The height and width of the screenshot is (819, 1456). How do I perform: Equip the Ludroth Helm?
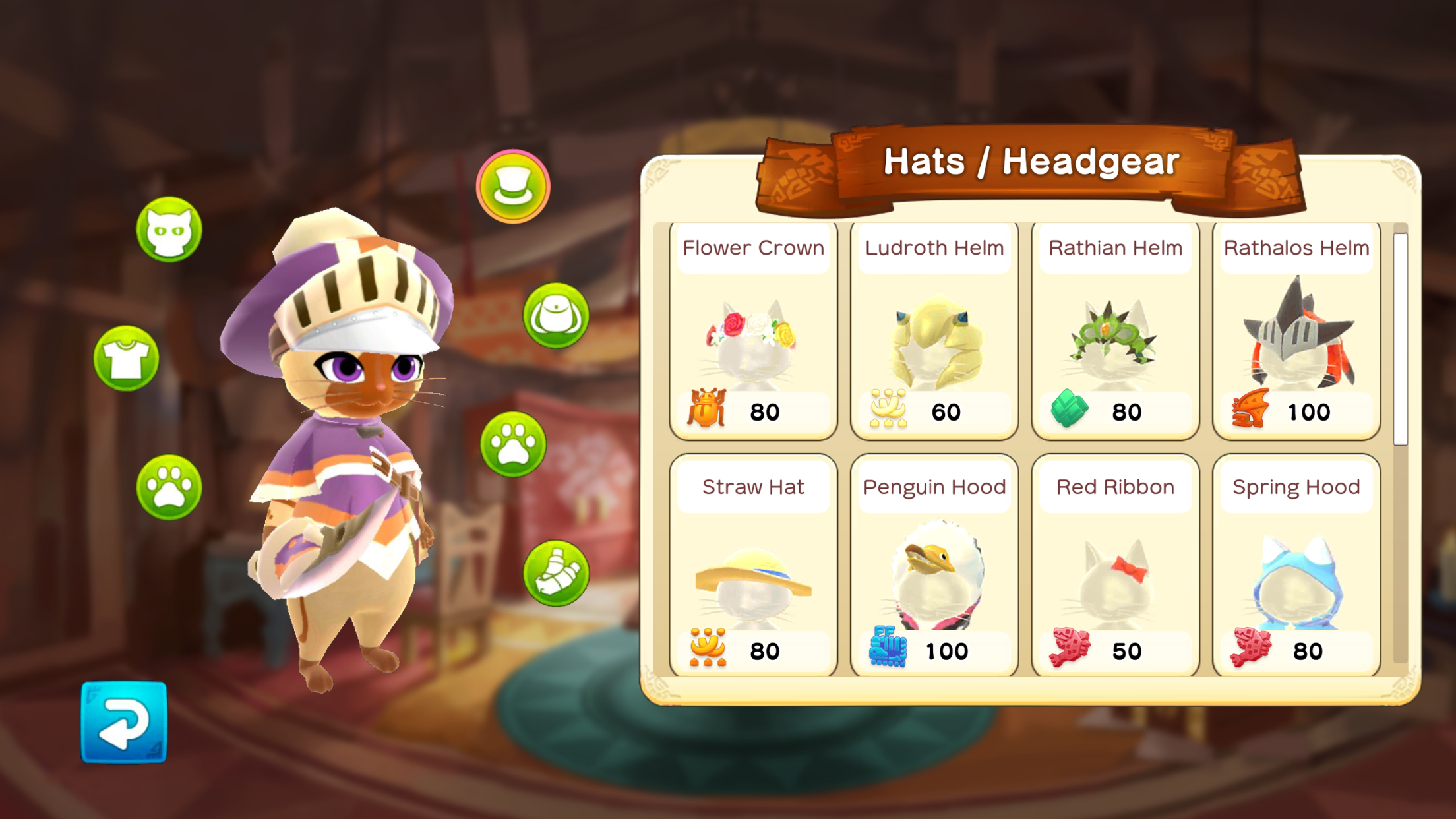click(x=934, y=330)
